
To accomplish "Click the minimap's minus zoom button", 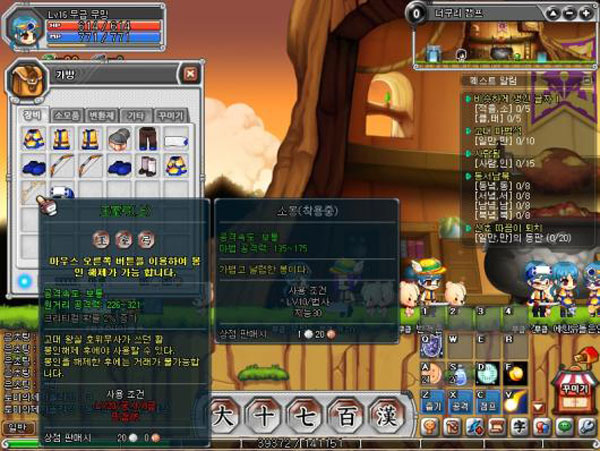I will point(569,12).
